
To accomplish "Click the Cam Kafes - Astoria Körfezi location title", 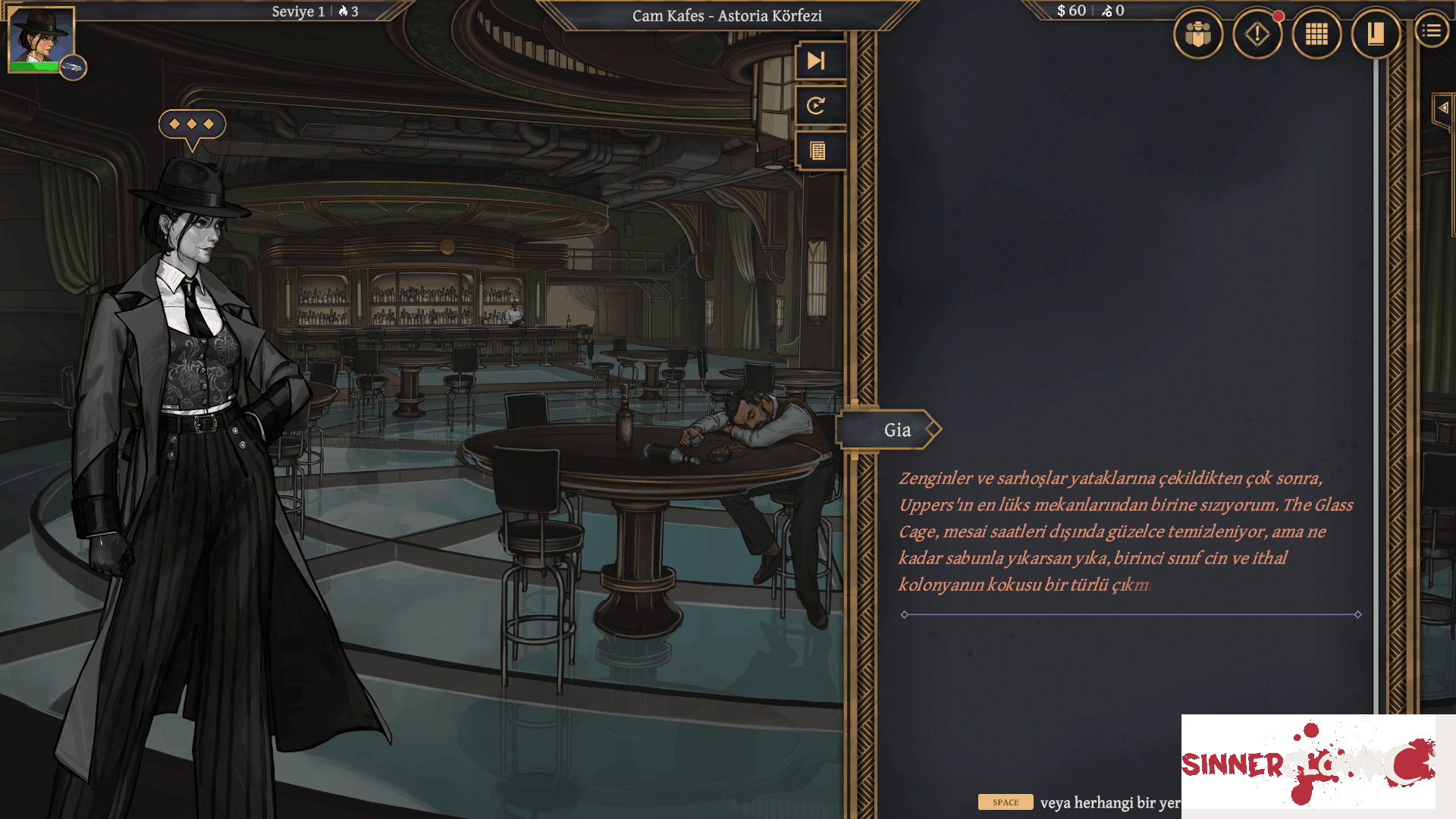I will 726,16.
